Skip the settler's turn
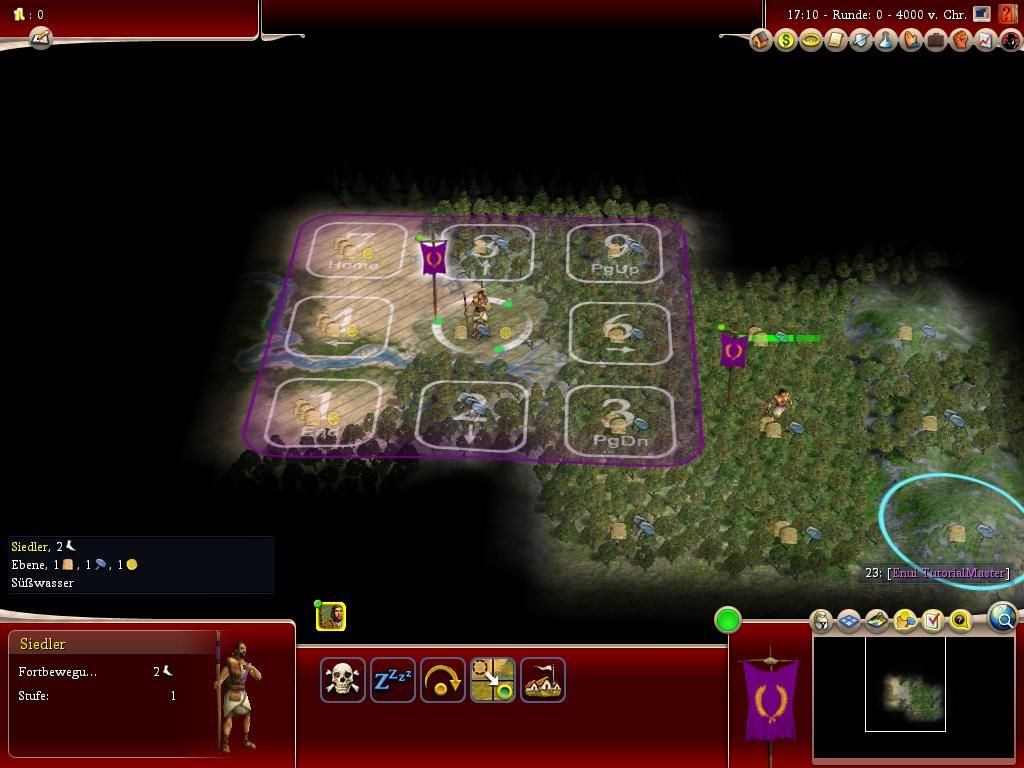The width and height of the screenshot is (1024, 768). pos(443,680)
